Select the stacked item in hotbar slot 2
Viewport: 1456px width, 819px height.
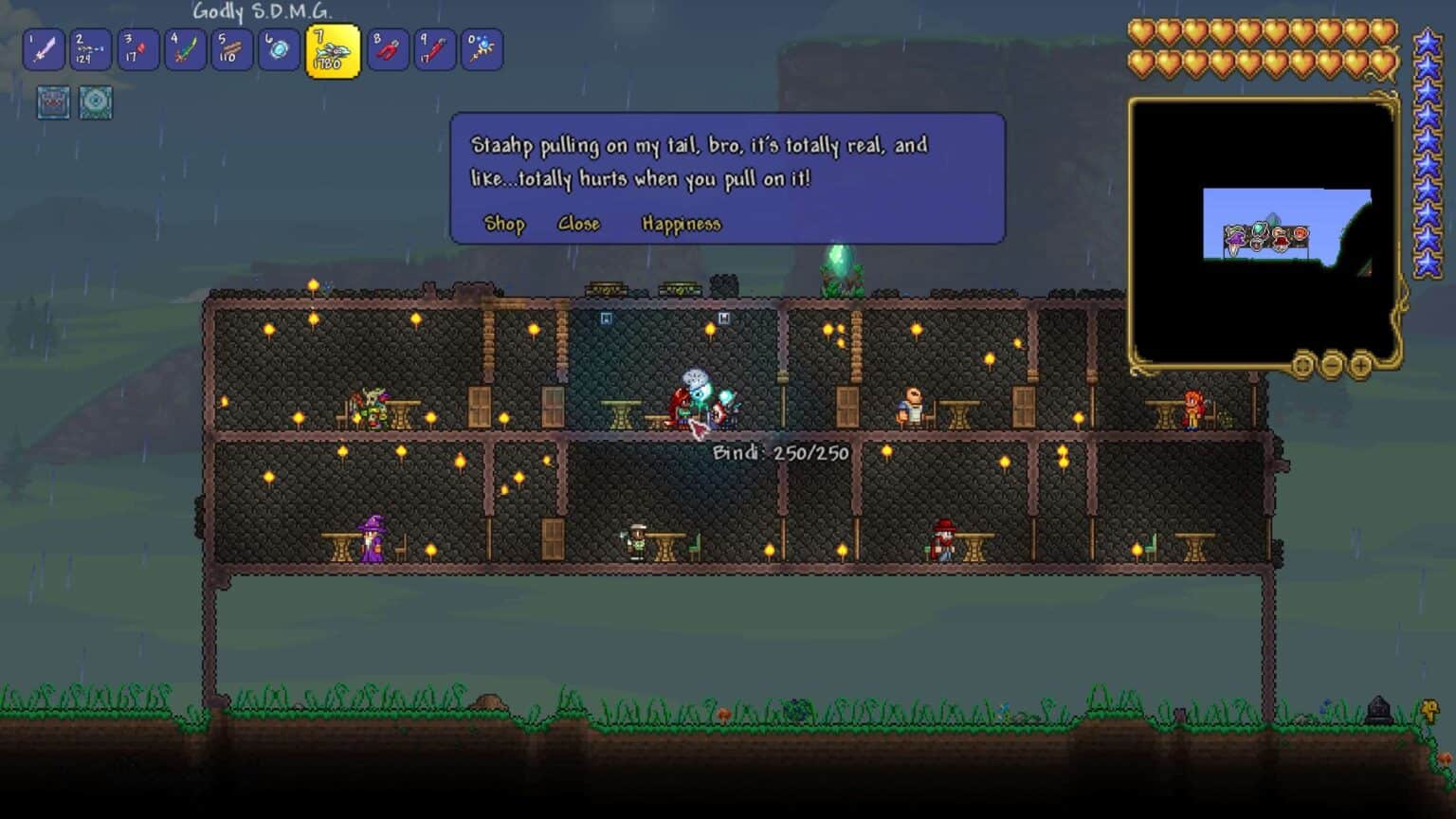coord(433,49)
